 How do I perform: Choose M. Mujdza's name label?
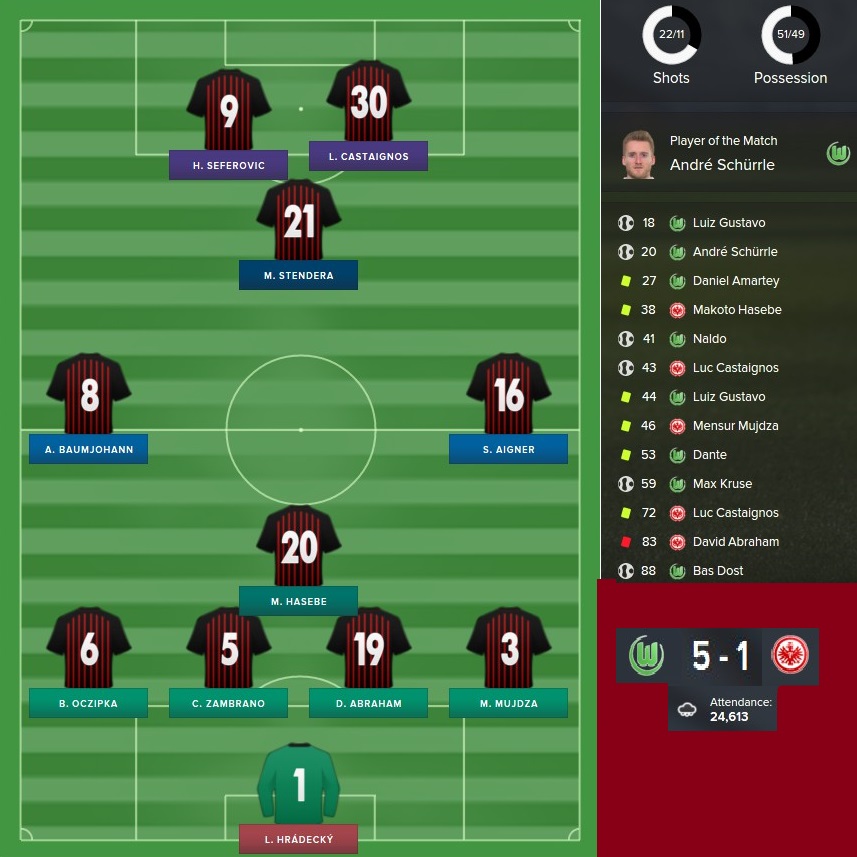508,703
